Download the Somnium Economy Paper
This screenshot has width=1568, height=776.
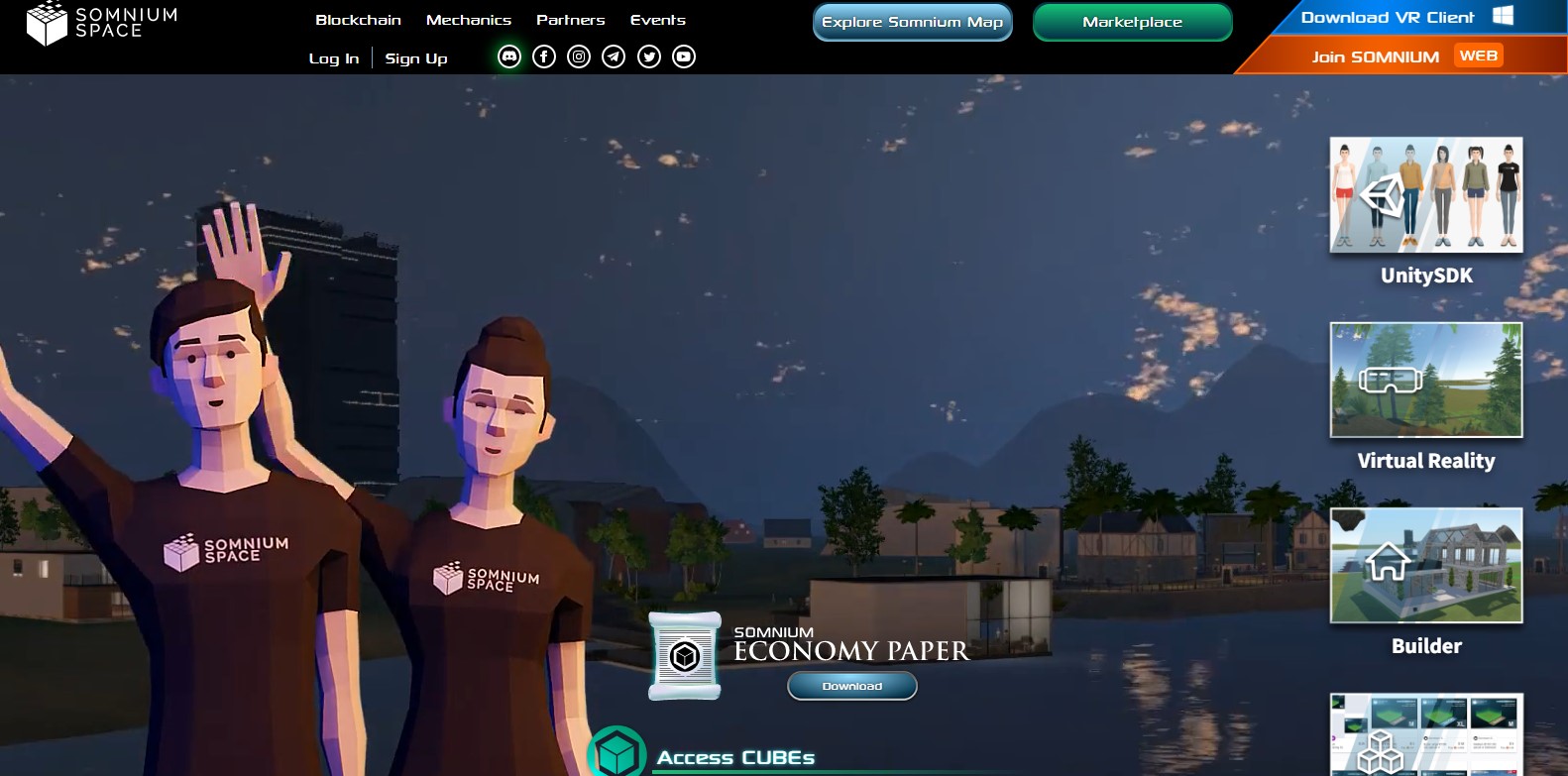tap(851, 686)
